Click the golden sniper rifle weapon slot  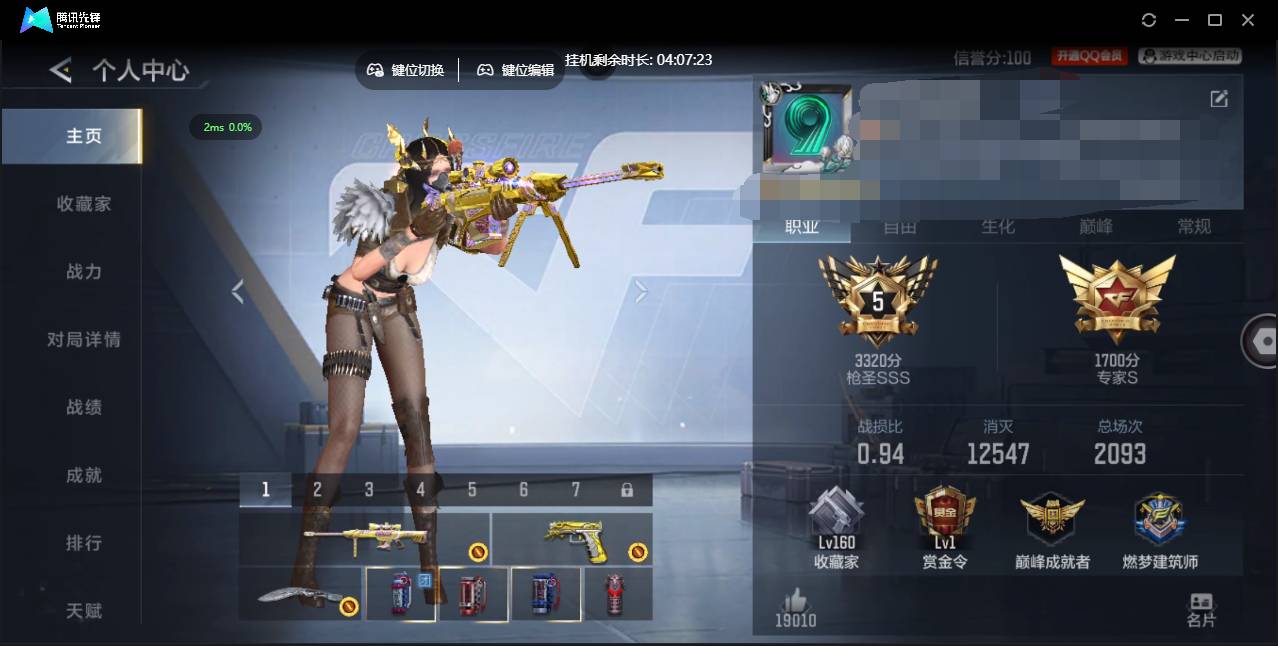coord(365,539)
